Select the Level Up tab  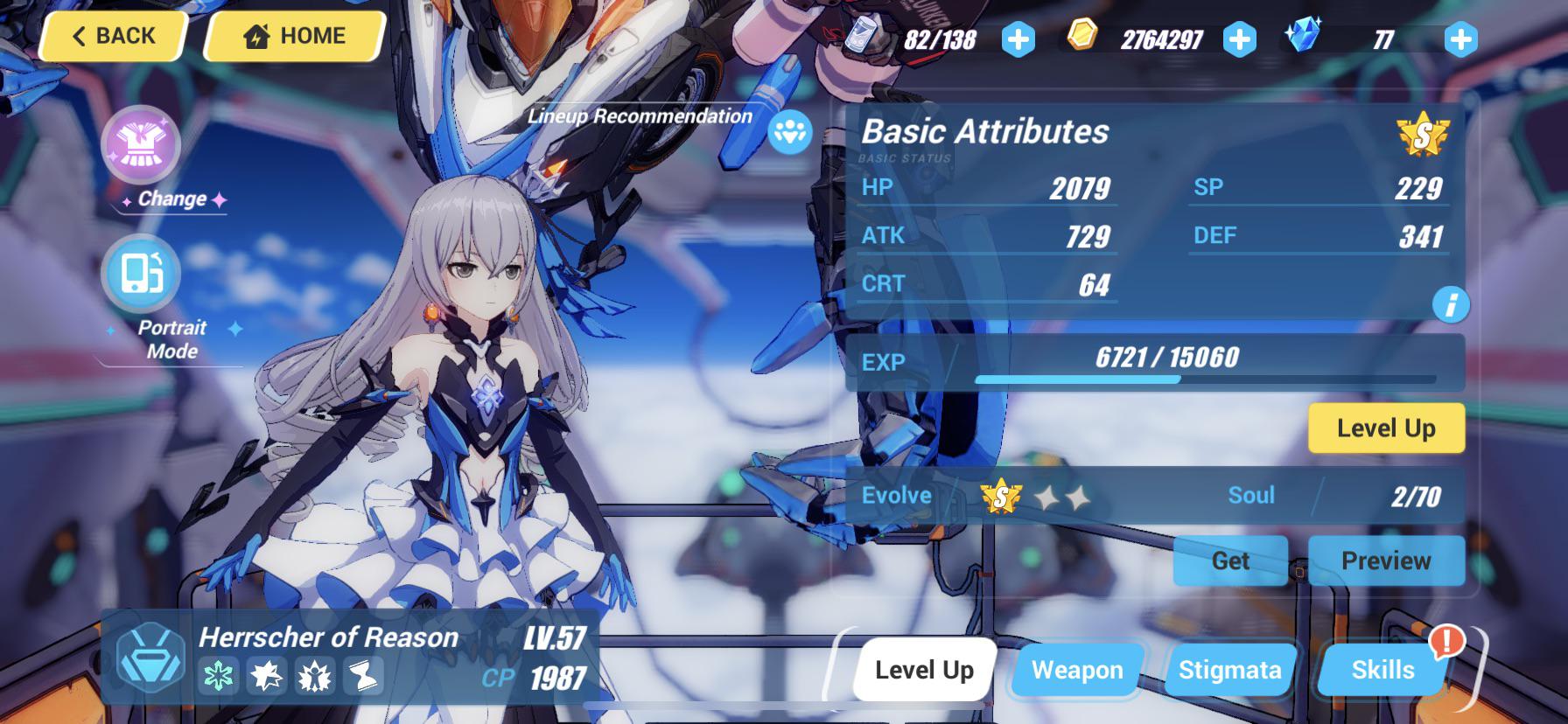pos(924,670)
